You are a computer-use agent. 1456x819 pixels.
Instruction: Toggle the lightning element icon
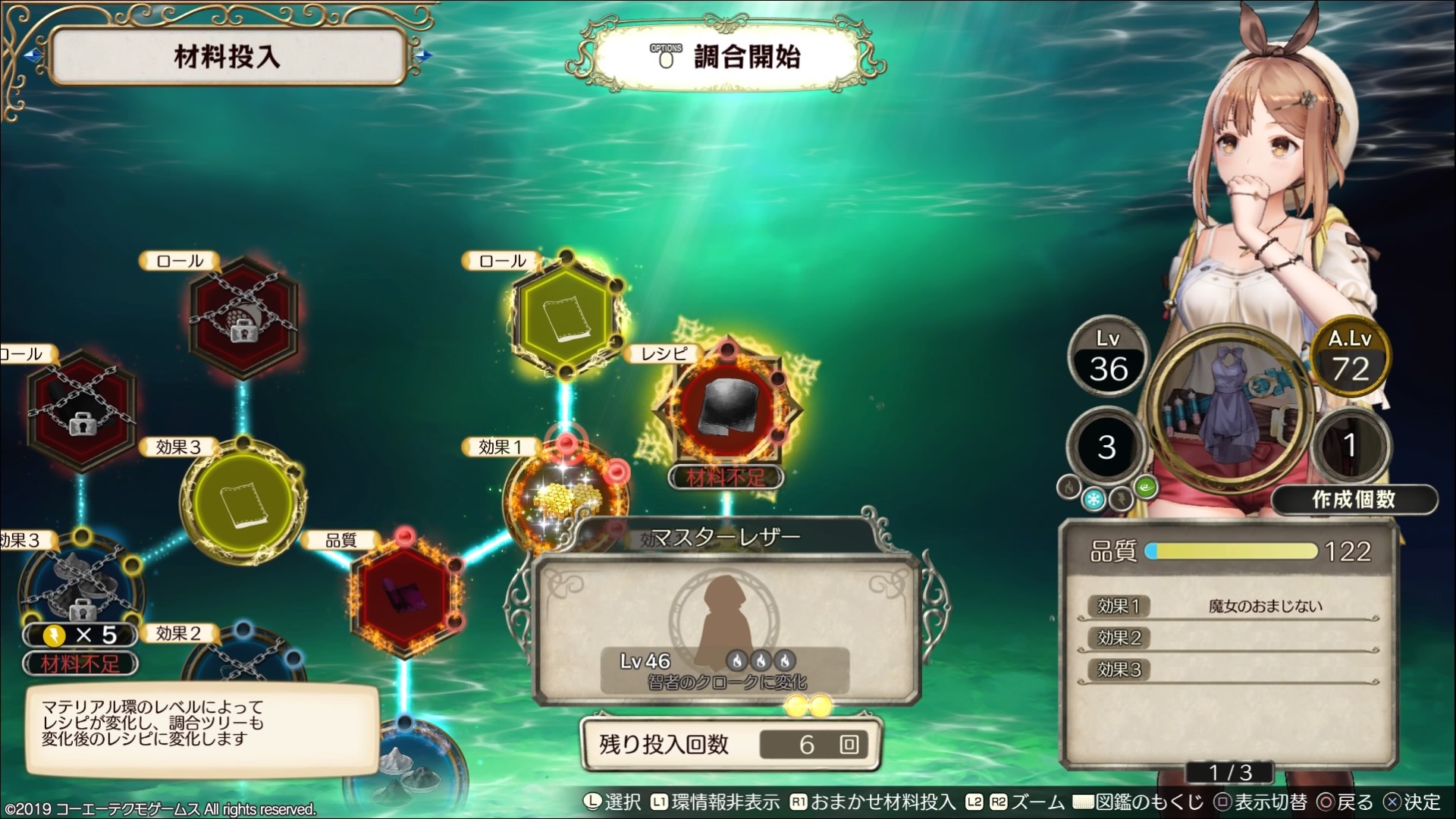(1121, 500)
